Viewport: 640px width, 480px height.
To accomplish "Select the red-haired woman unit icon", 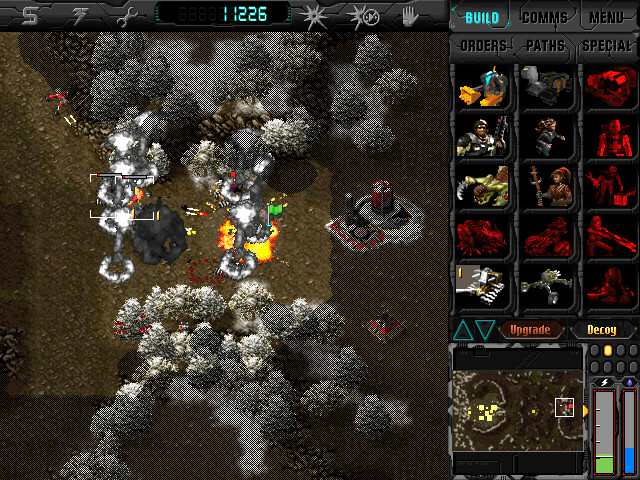I will (545, 187).
